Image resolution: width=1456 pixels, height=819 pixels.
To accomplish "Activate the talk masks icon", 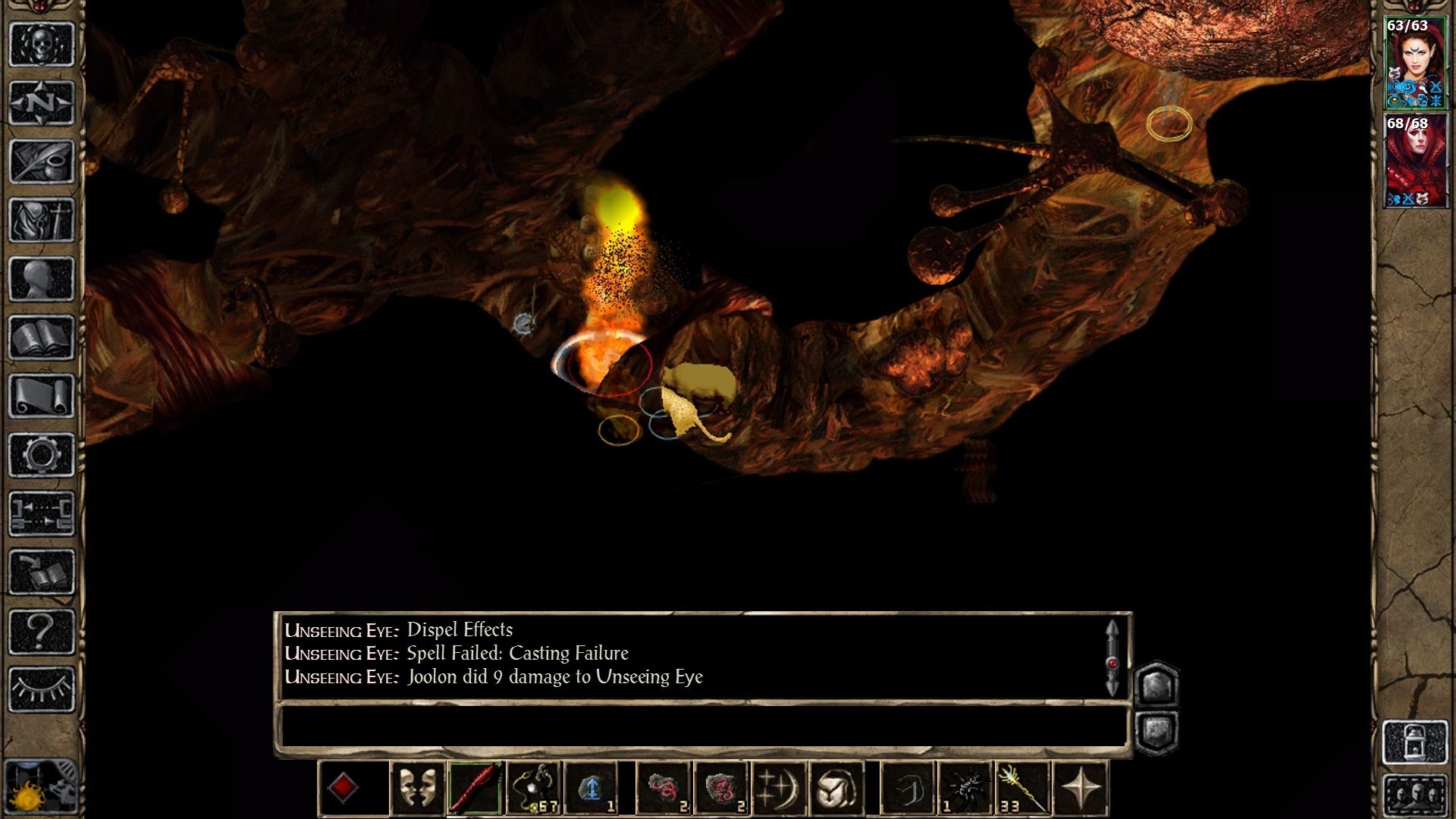I will pyautogui.click(x=417, y=789).
